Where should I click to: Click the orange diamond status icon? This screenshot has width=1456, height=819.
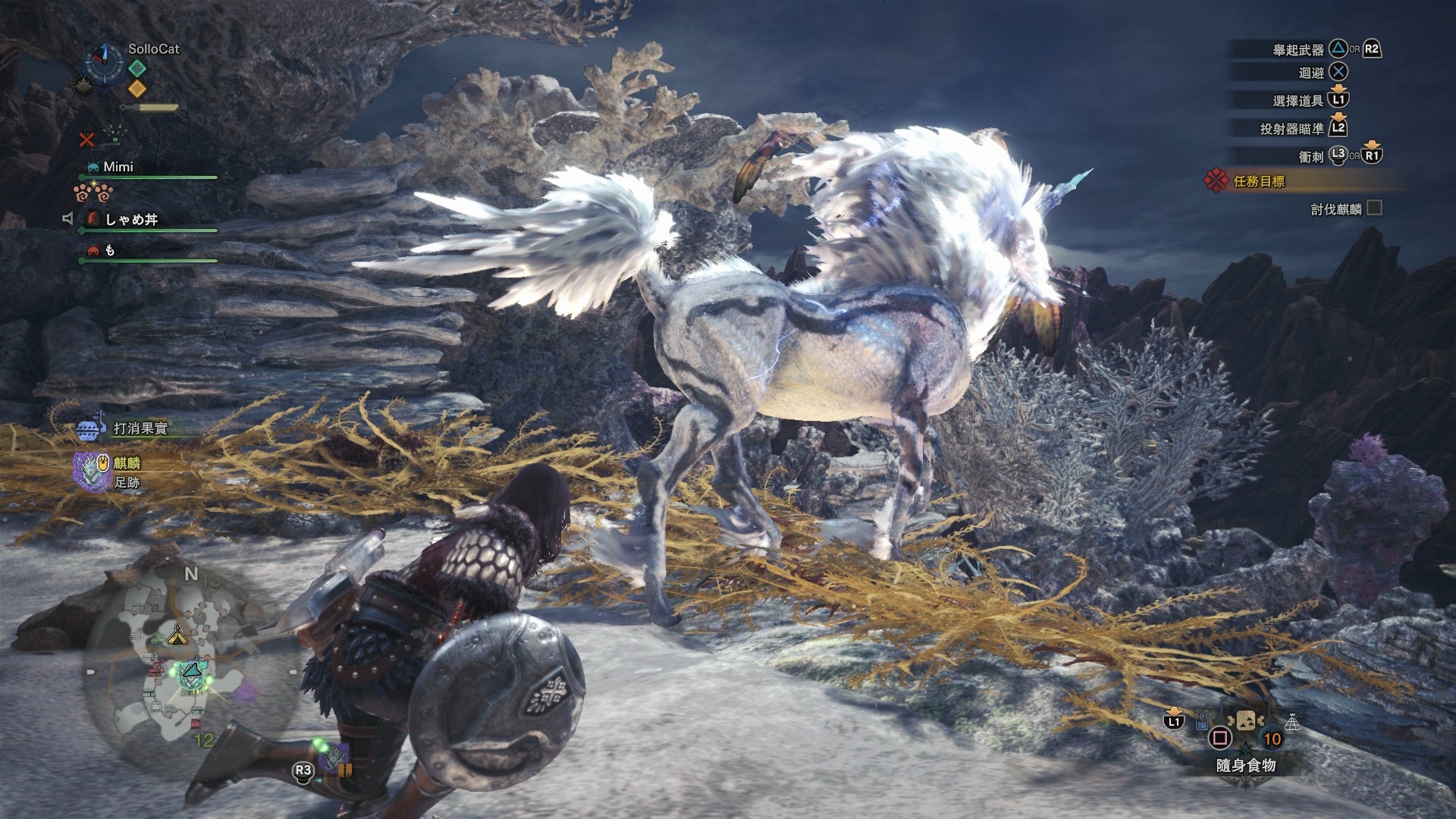pos(136,89)
